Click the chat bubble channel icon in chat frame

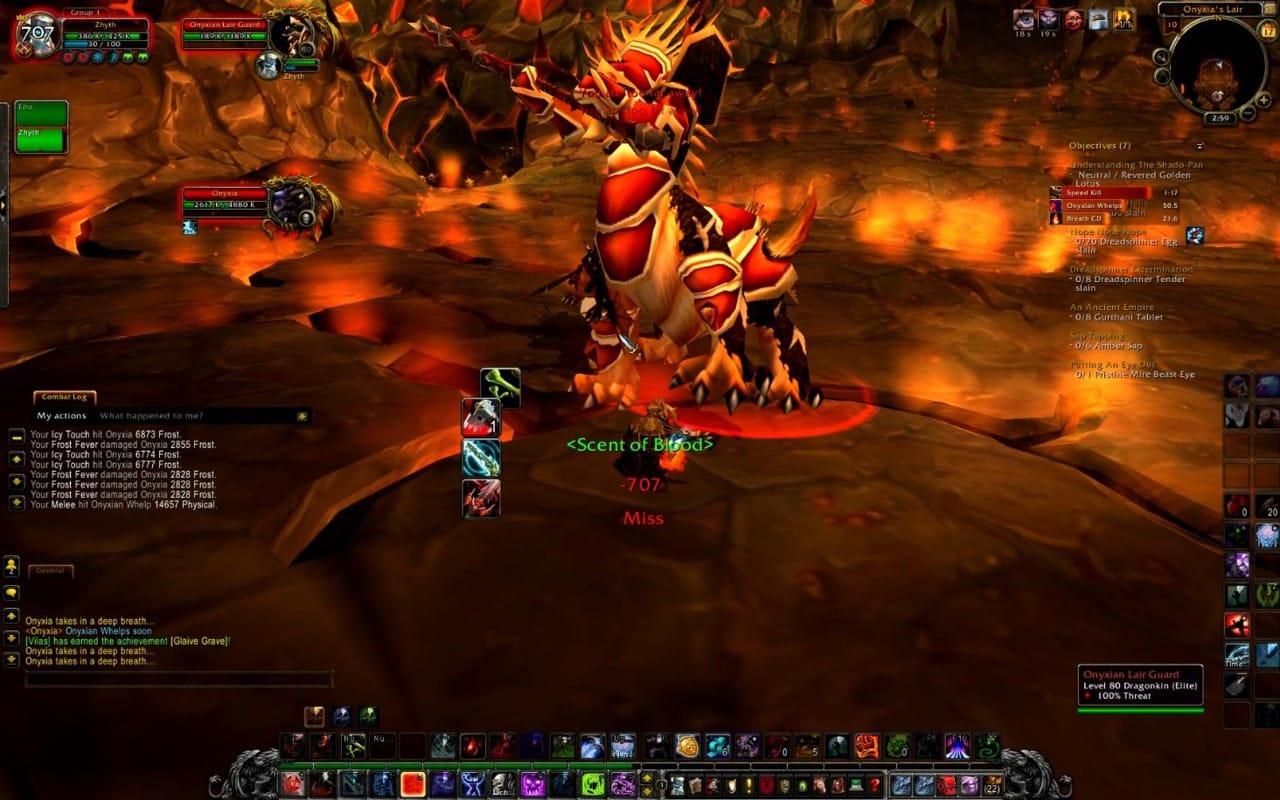pyautogui.click(x=11, y=593)
